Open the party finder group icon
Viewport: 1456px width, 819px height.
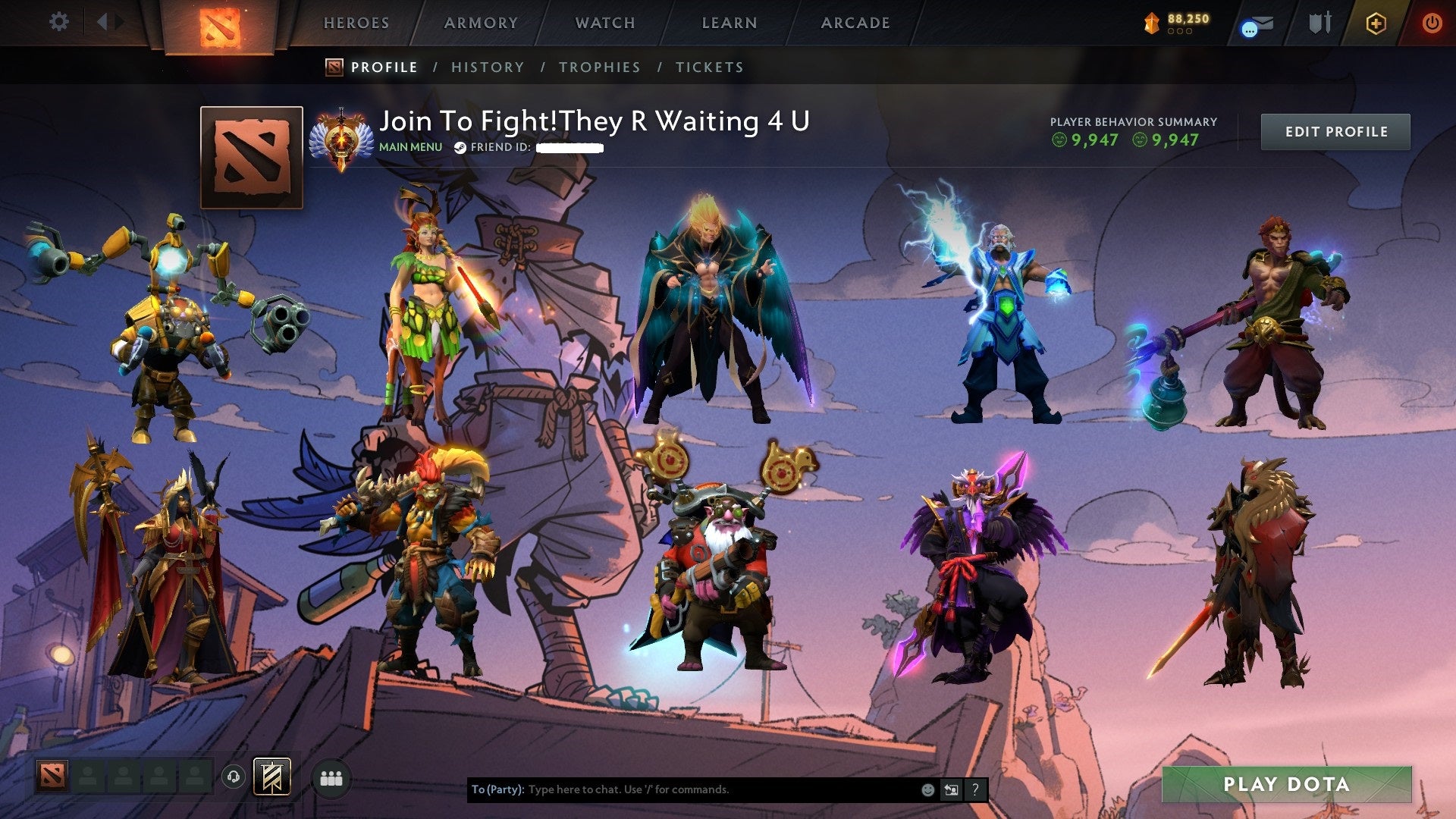point(330,778)
